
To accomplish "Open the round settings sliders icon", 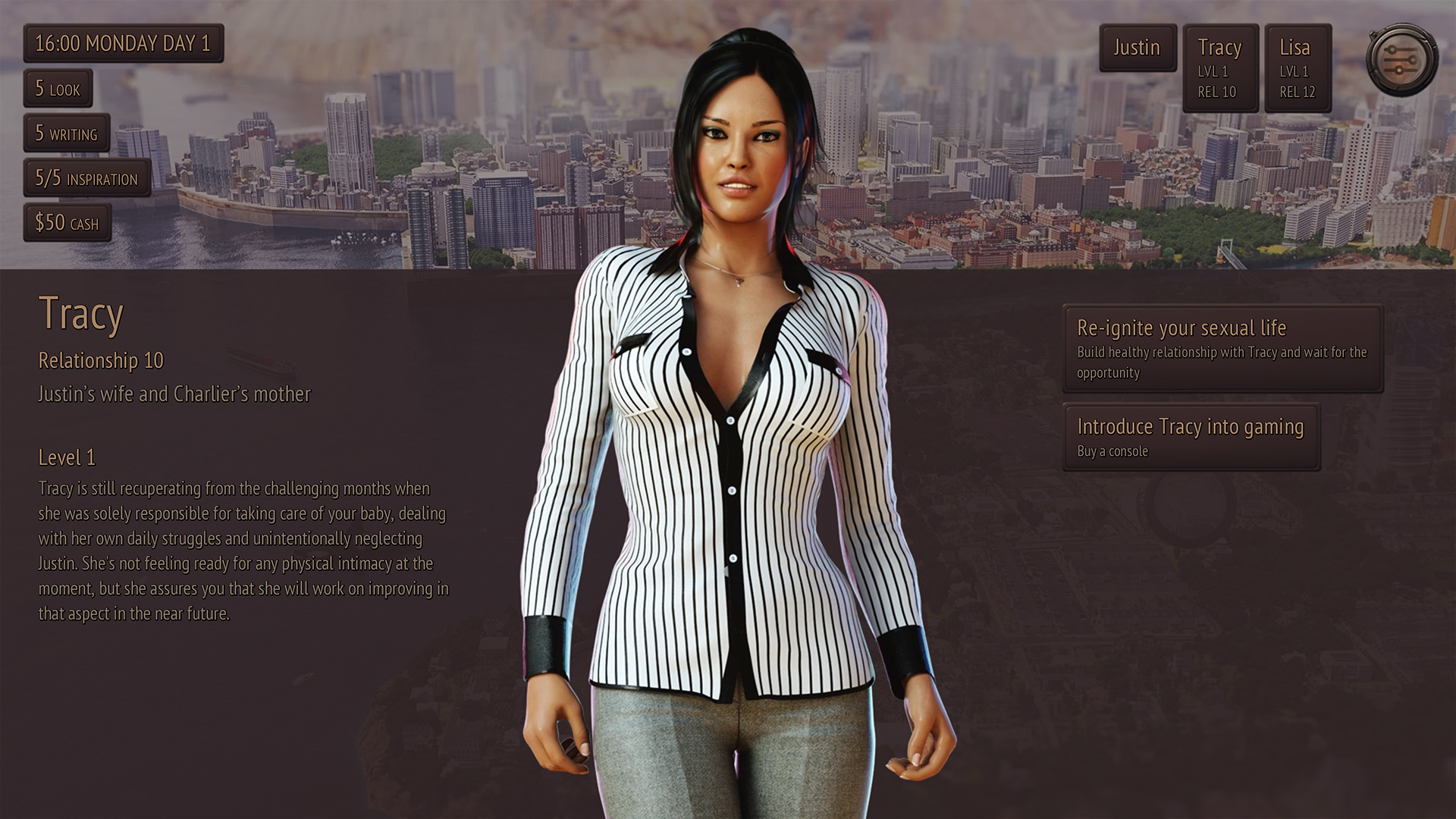I will (1401, 60).
